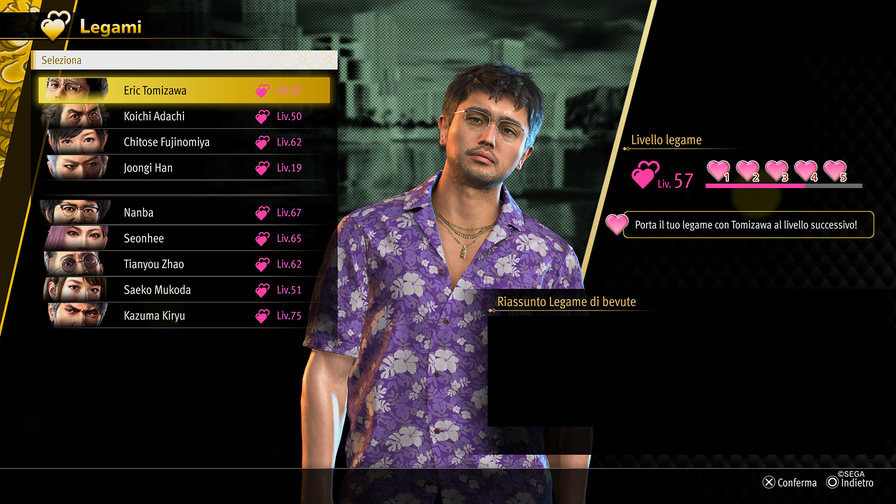Viewport: 896px width, 504px height.
Task: Choose Tianyou Zhao in the list
Action: pyautogui.click(x=183, y=264)
